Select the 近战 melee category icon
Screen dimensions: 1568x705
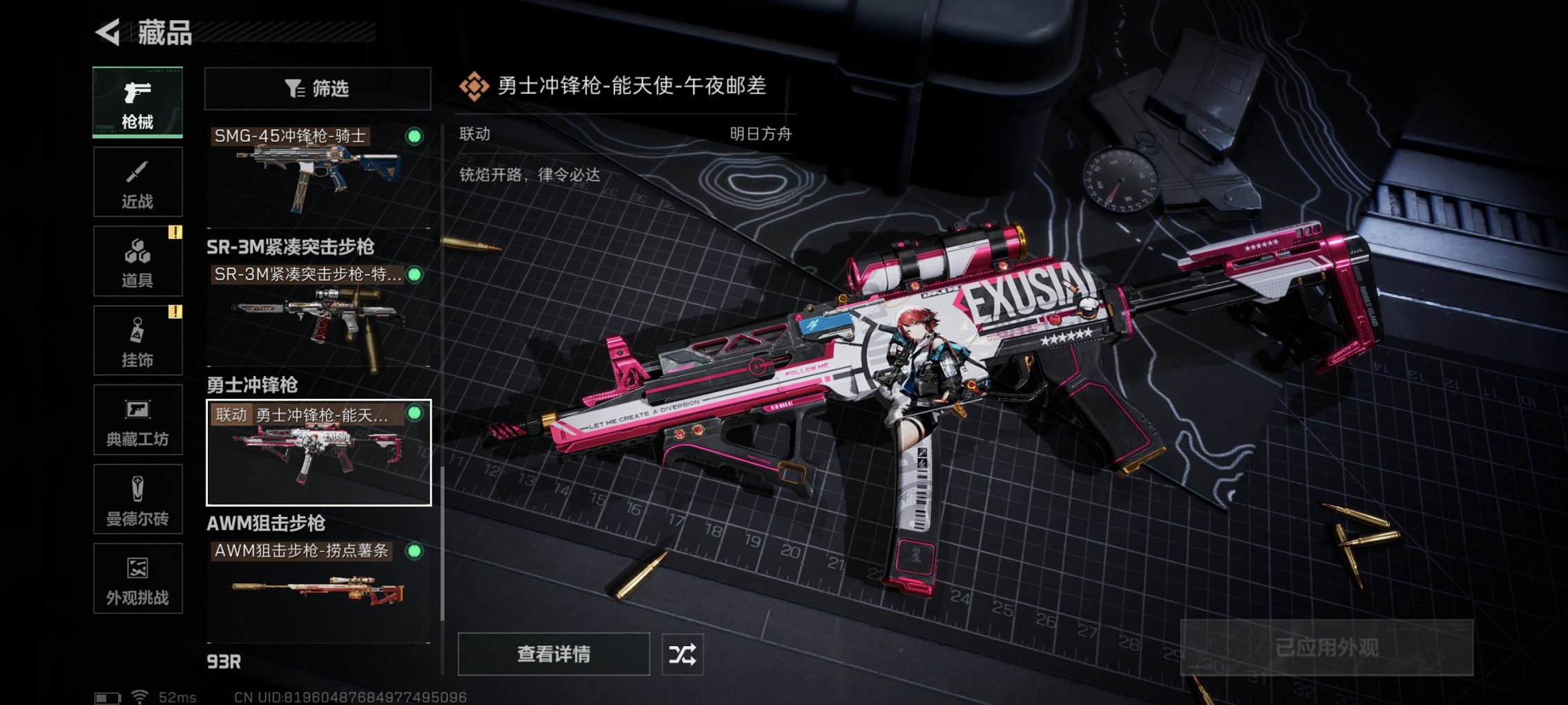pyautogui.click(x=137, y=181)
